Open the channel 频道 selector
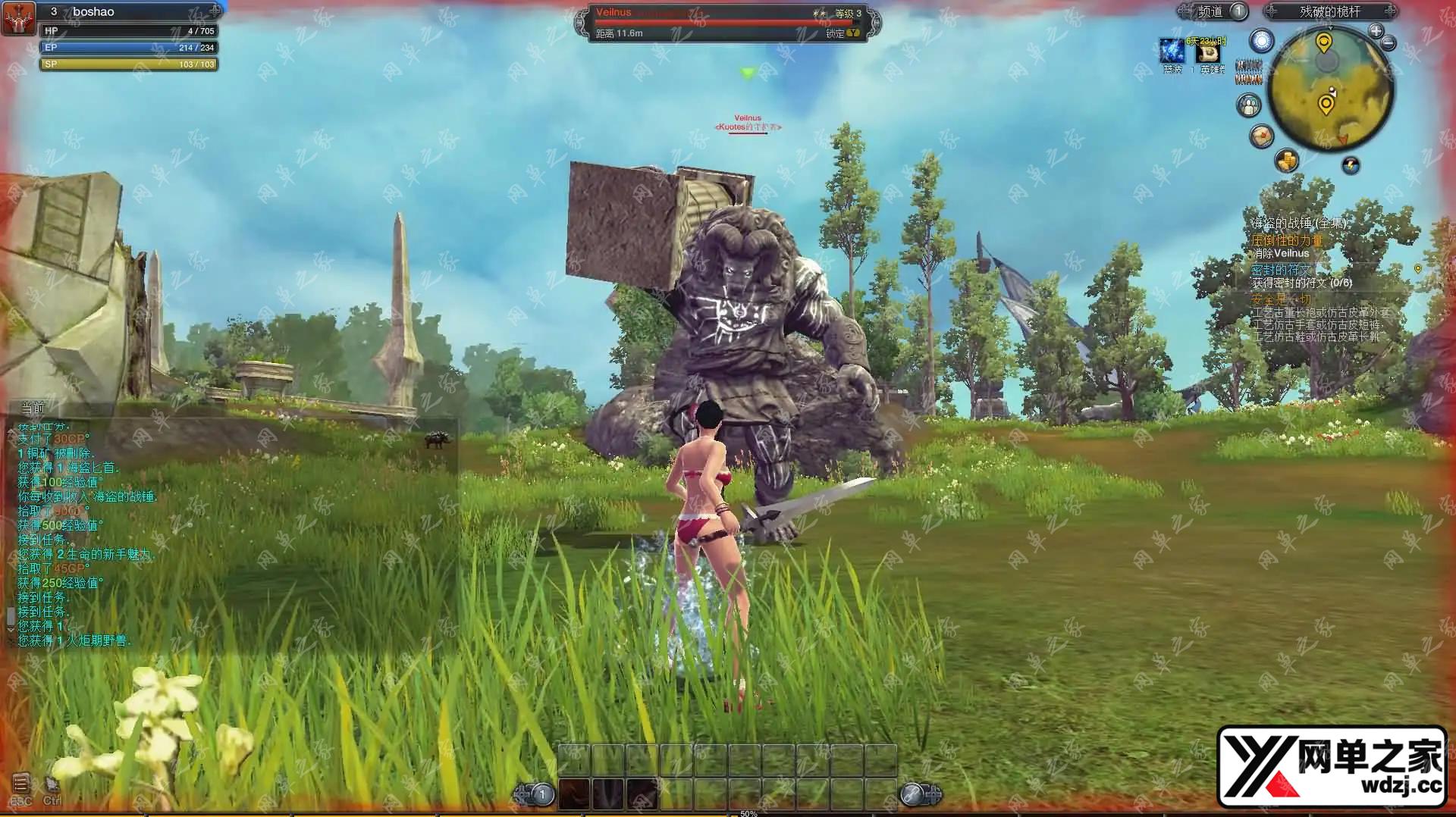The width and height of the screenshot is (1456, 817). pyautogui.click(x=1212, y=11)
